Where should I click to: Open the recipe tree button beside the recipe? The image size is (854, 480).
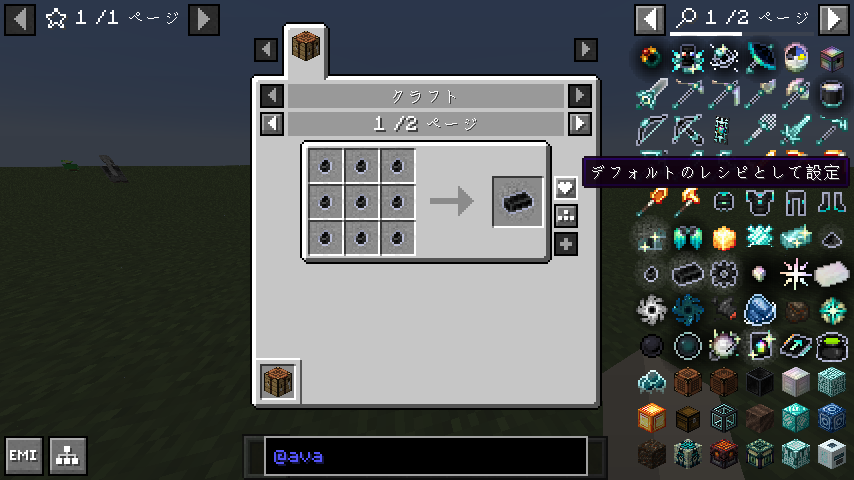[566, 215]
